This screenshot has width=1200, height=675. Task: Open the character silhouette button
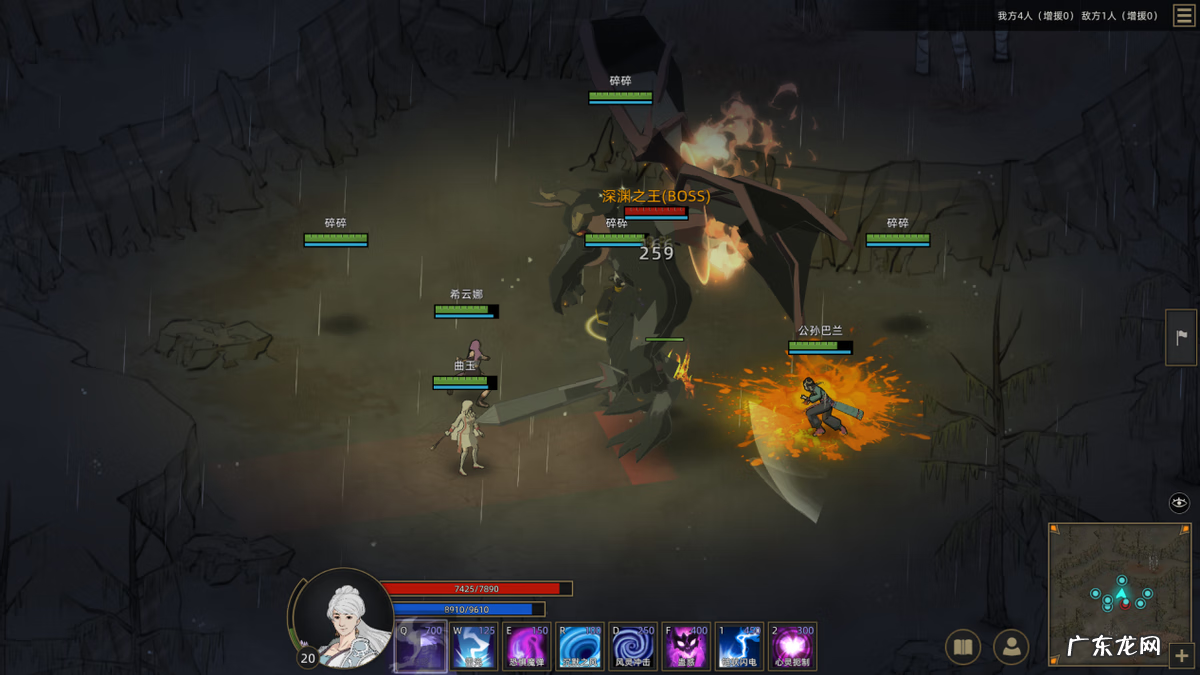pos(1011,648)
